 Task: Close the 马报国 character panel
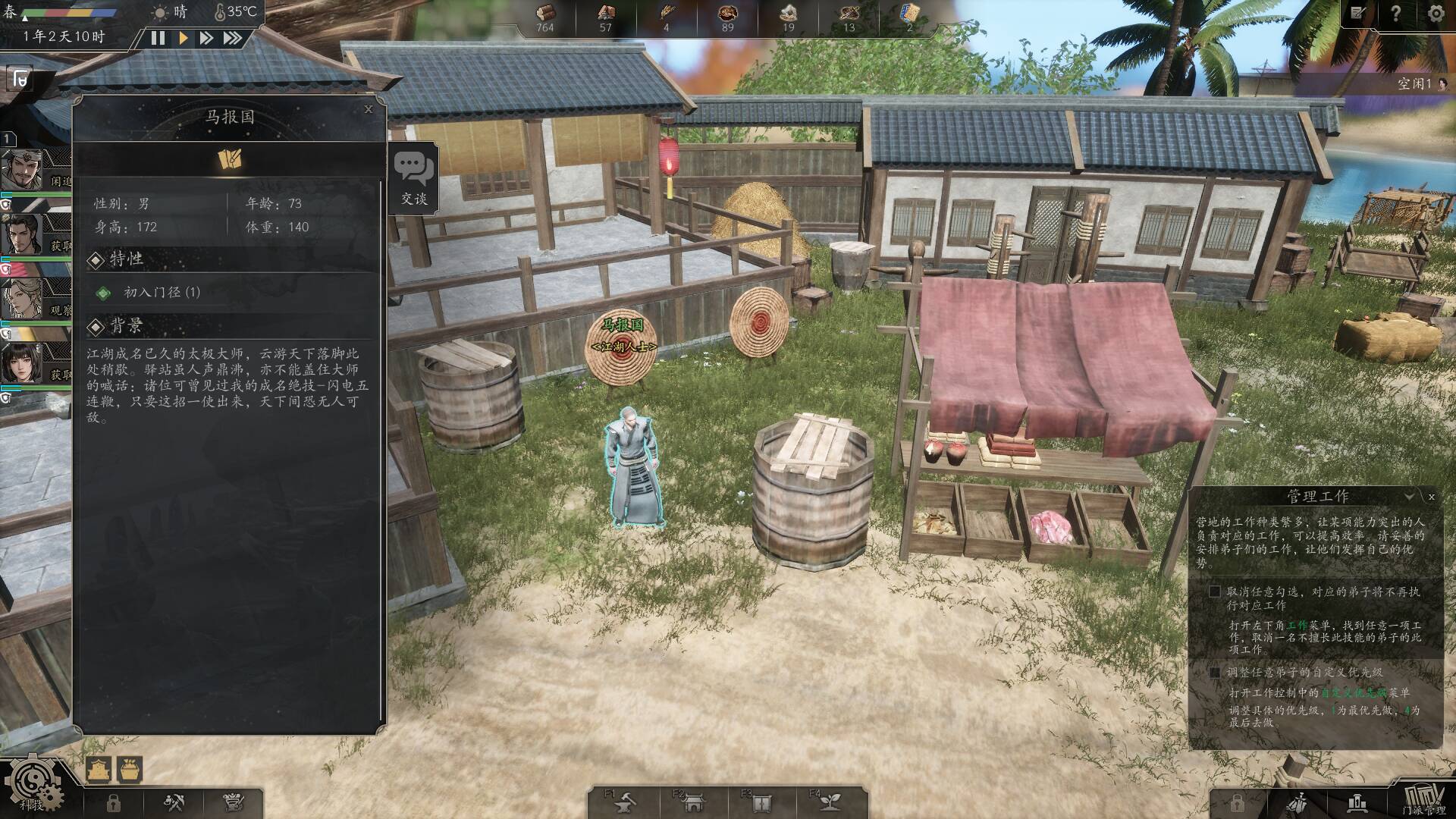click(x=369, y=109)
